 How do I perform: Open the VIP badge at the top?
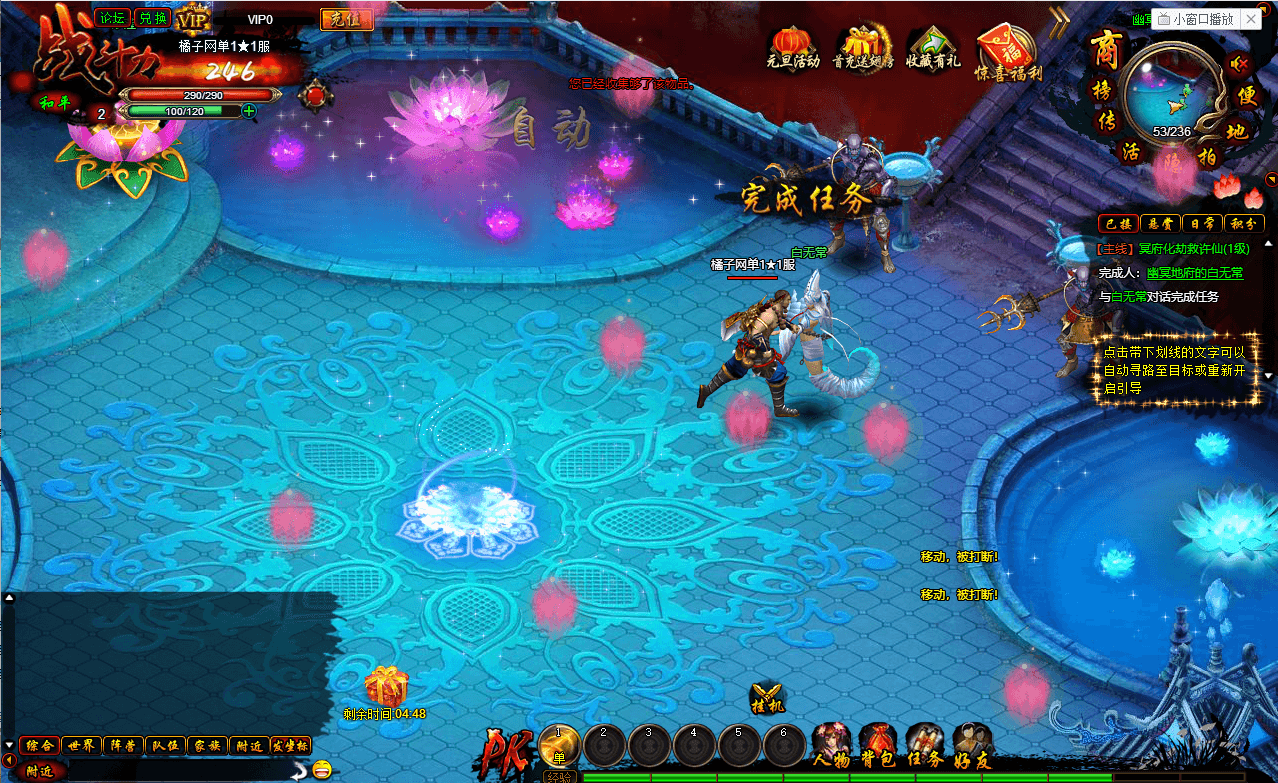tap(193, 19)
